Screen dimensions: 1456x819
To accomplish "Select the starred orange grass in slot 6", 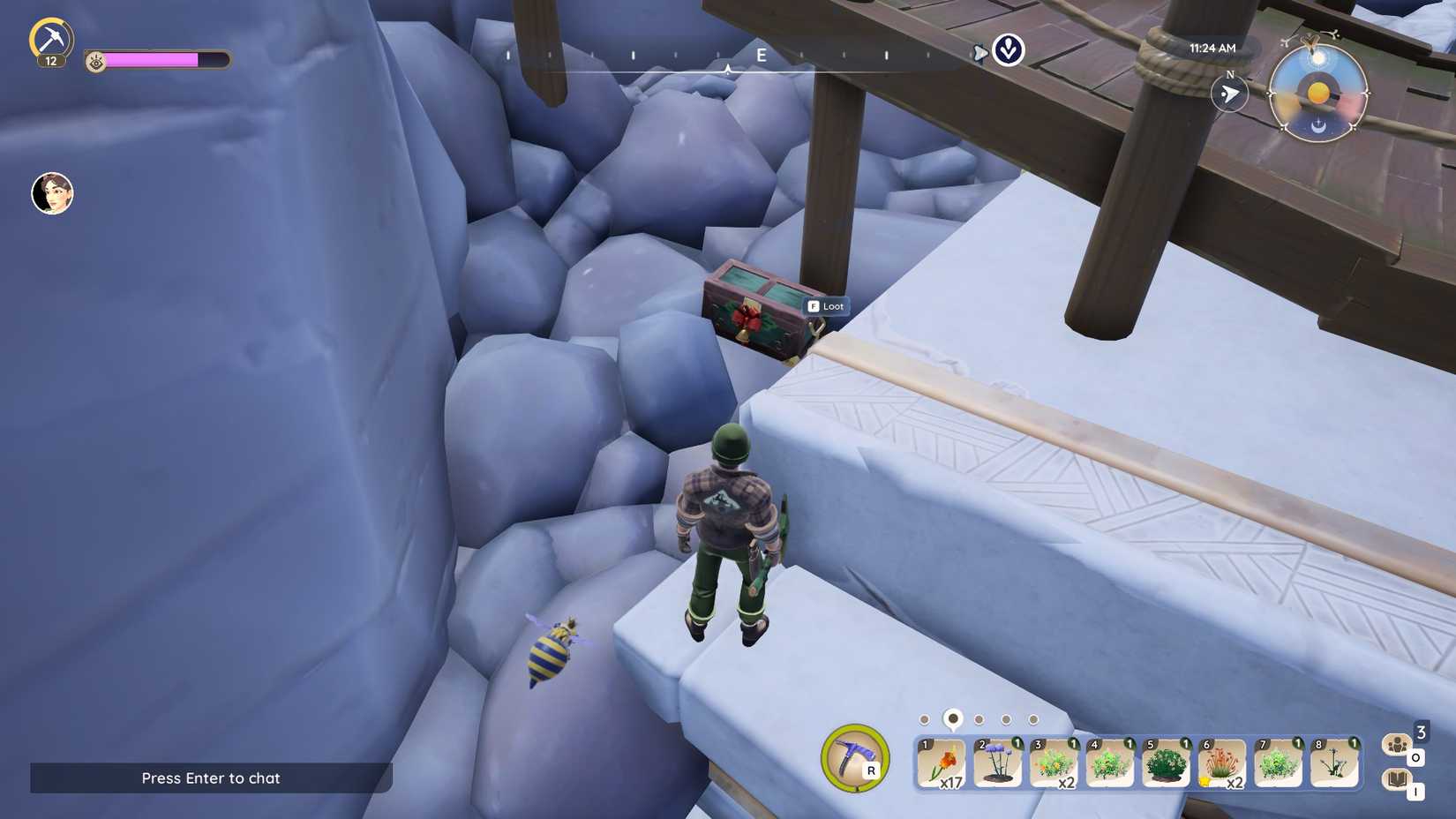I will coord(1223,763).
